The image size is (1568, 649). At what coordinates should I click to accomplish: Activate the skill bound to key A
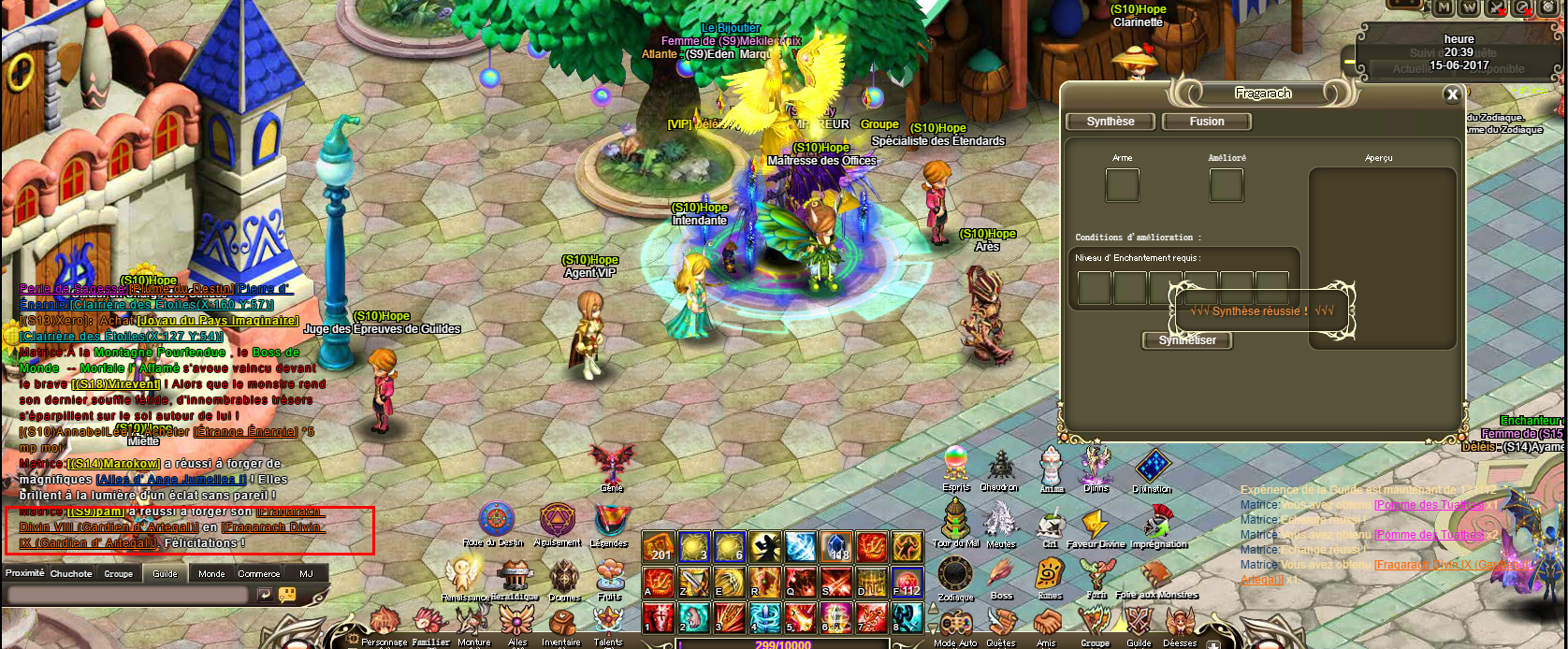(x=660, y=582)
